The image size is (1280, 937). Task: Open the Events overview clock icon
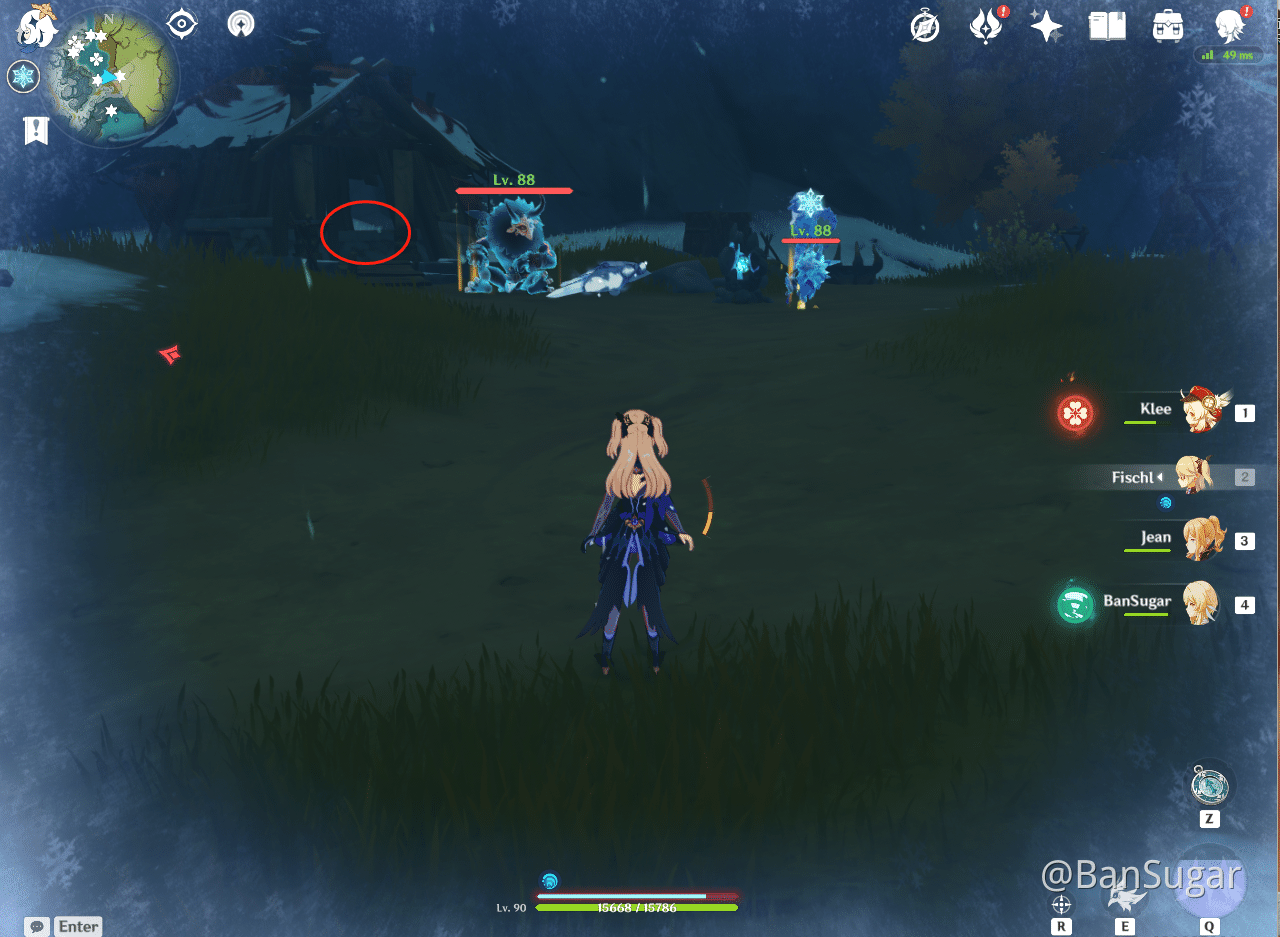pyautogui.click(x=925, y=26)
